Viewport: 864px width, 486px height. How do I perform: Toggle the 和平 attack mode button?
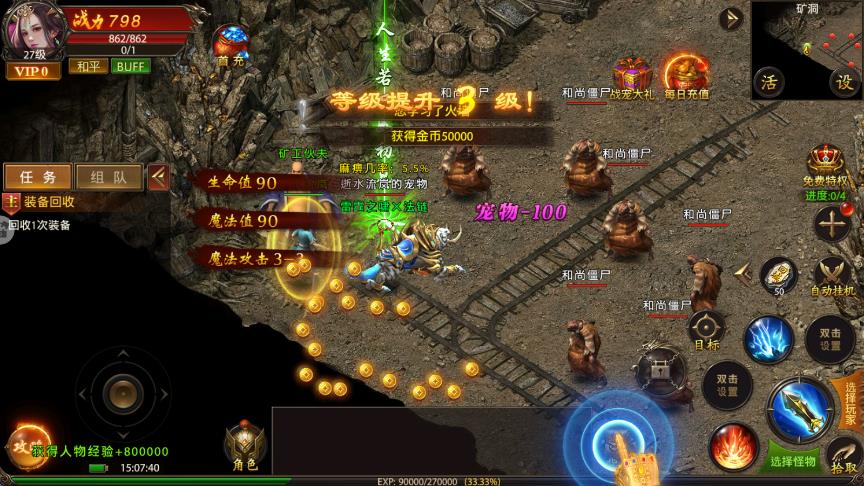pyautogui.click(x=86, y=66)
